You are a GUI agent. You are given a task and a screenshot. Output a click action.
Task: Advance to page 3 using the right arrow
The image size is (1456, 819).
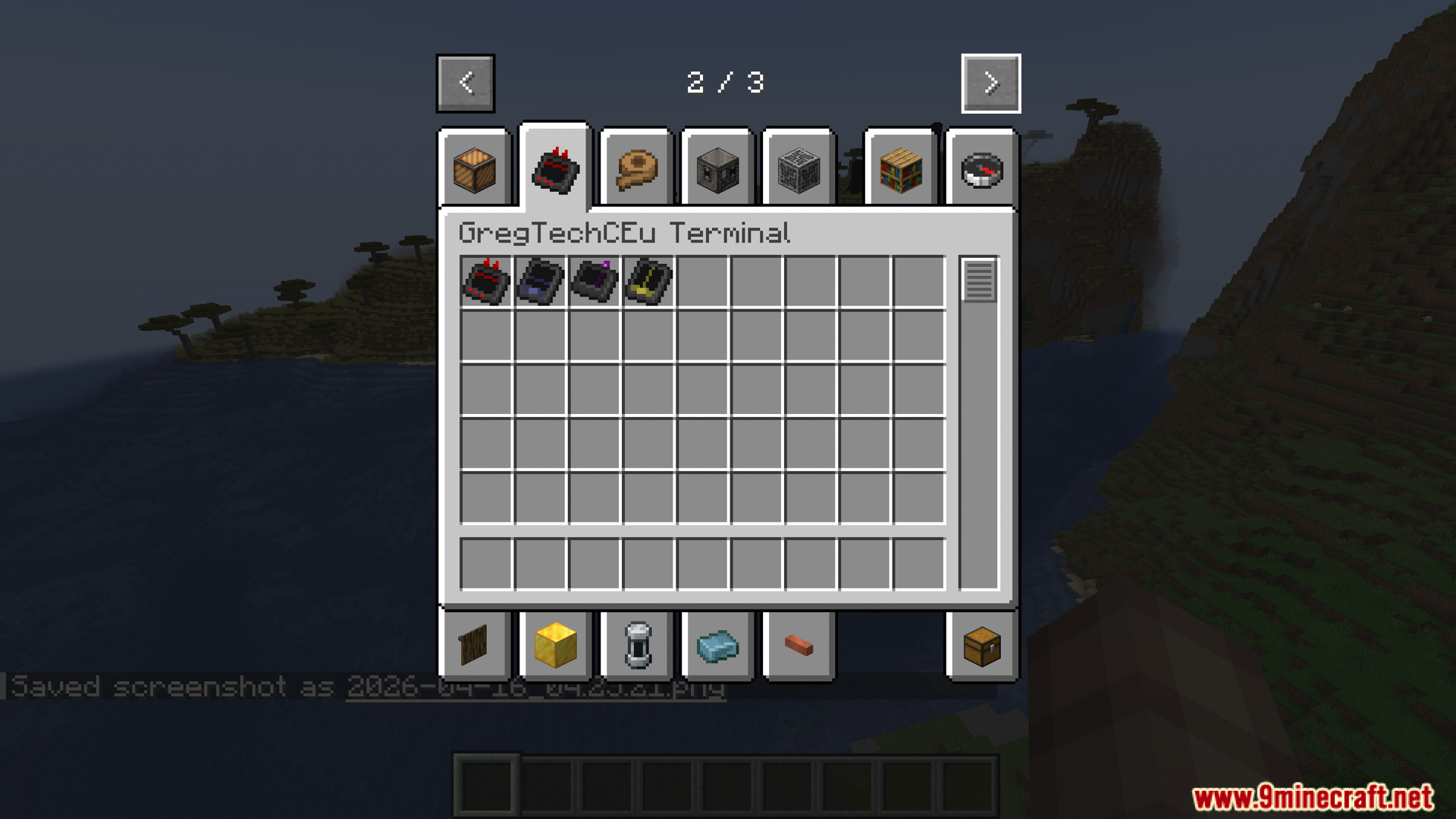pyautogui.click(x=990, y=83)
